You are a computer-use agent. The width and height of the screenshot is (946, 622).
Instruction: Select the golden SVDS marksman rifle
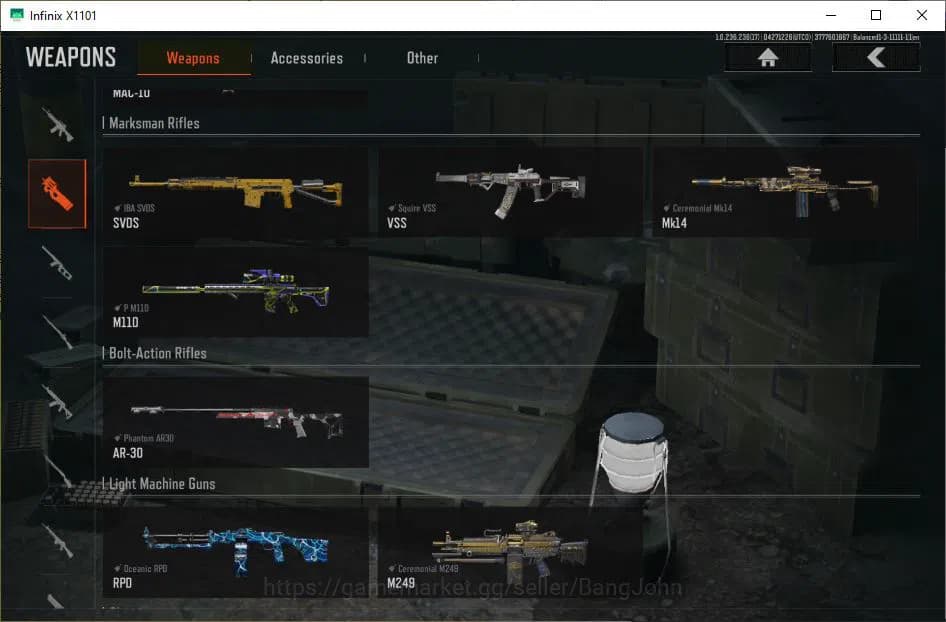tap(236, 192)
